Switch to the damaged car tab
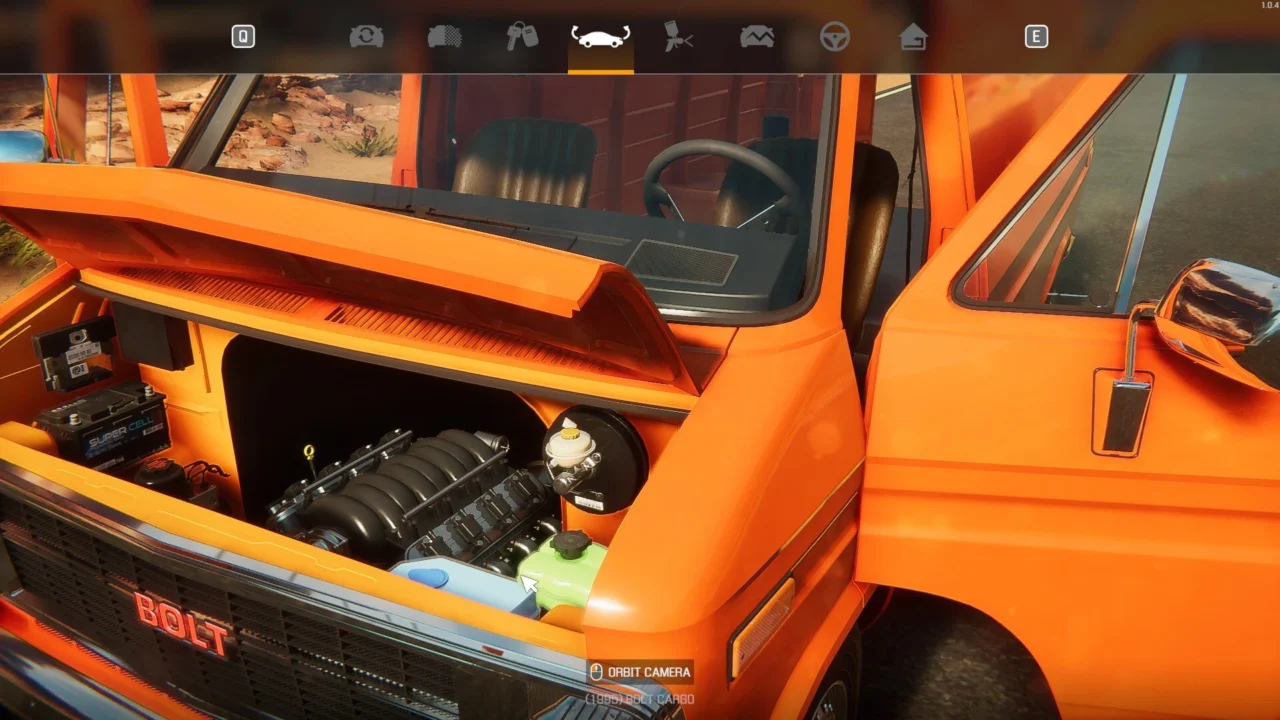The width and height of the screenshot is (1280, 720). pyautogui.click(x=757, y=37)
